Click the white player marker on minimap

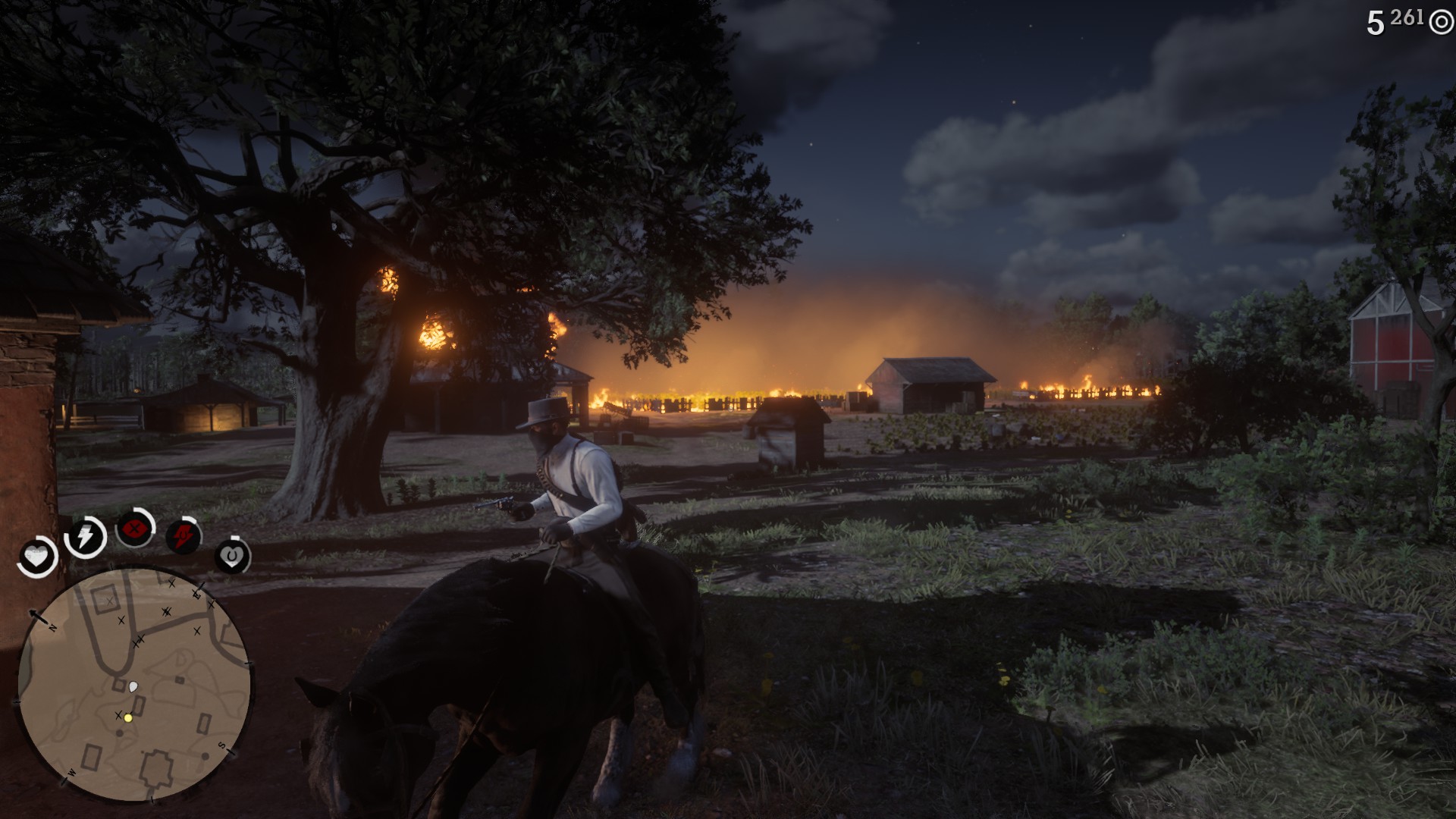(134, 687)
